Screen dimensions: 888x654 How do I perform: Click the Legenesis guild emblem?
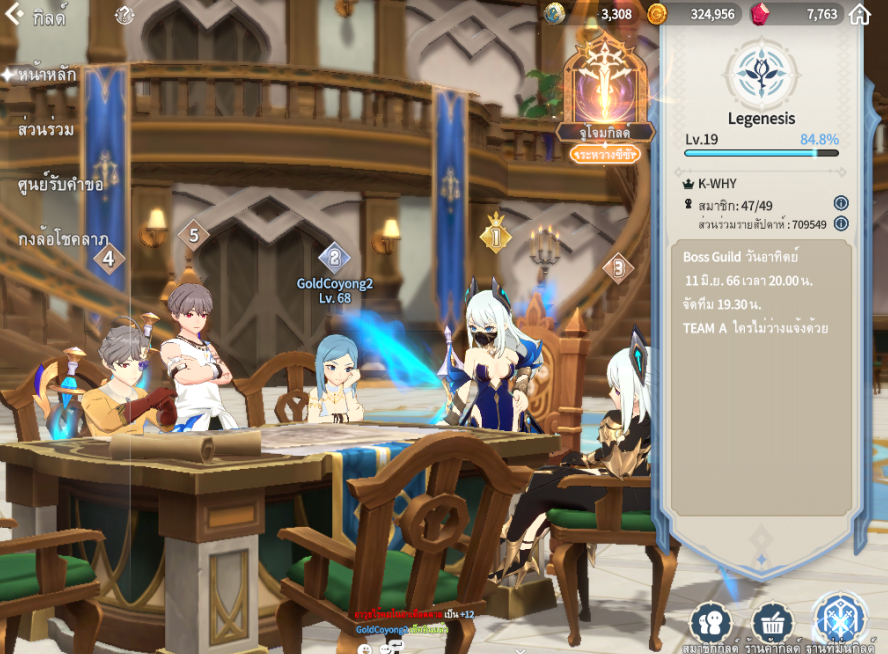coord(762,72)
